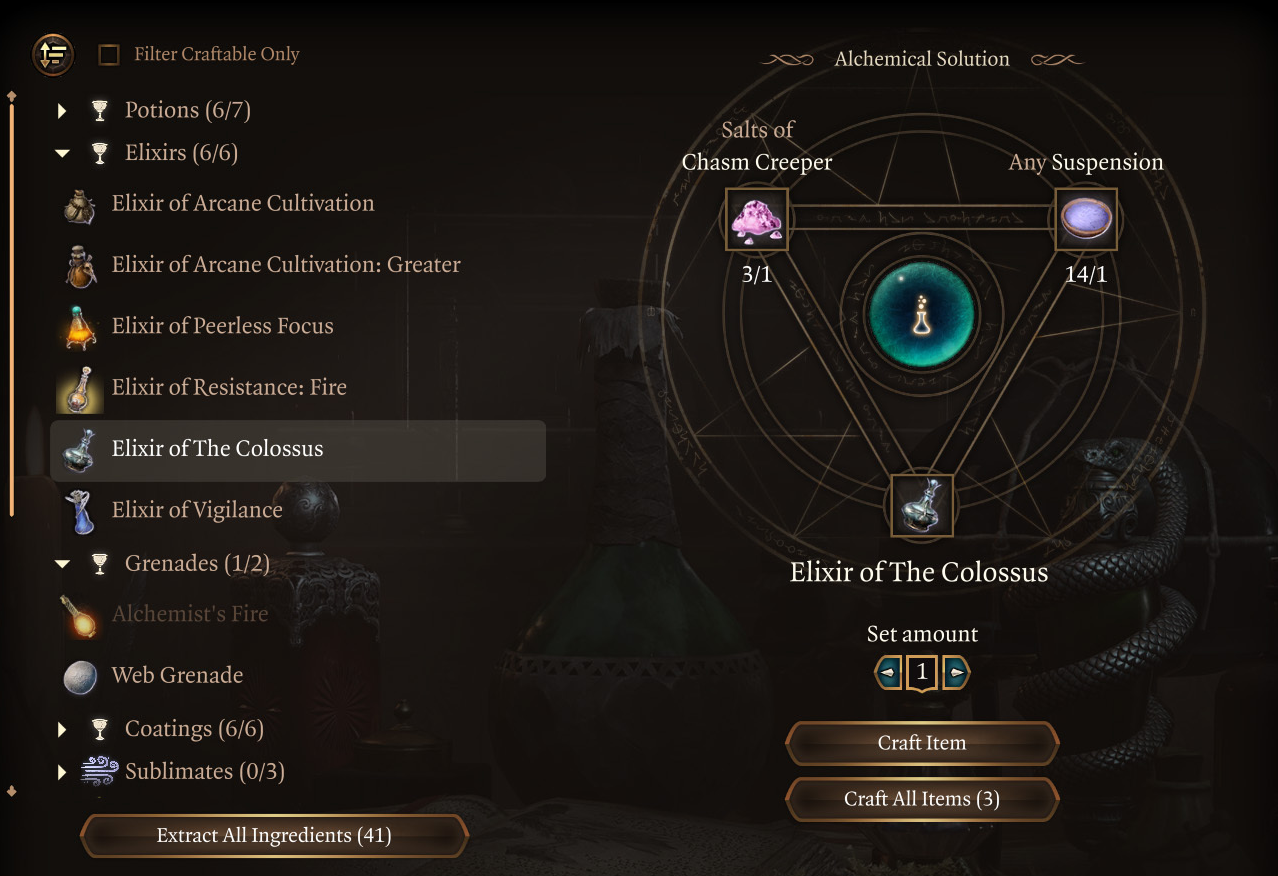Click the Salts of Chasm Creeper ingredient slot
The height and width of the screenshot is (876, 1278).
coord(757,219)
